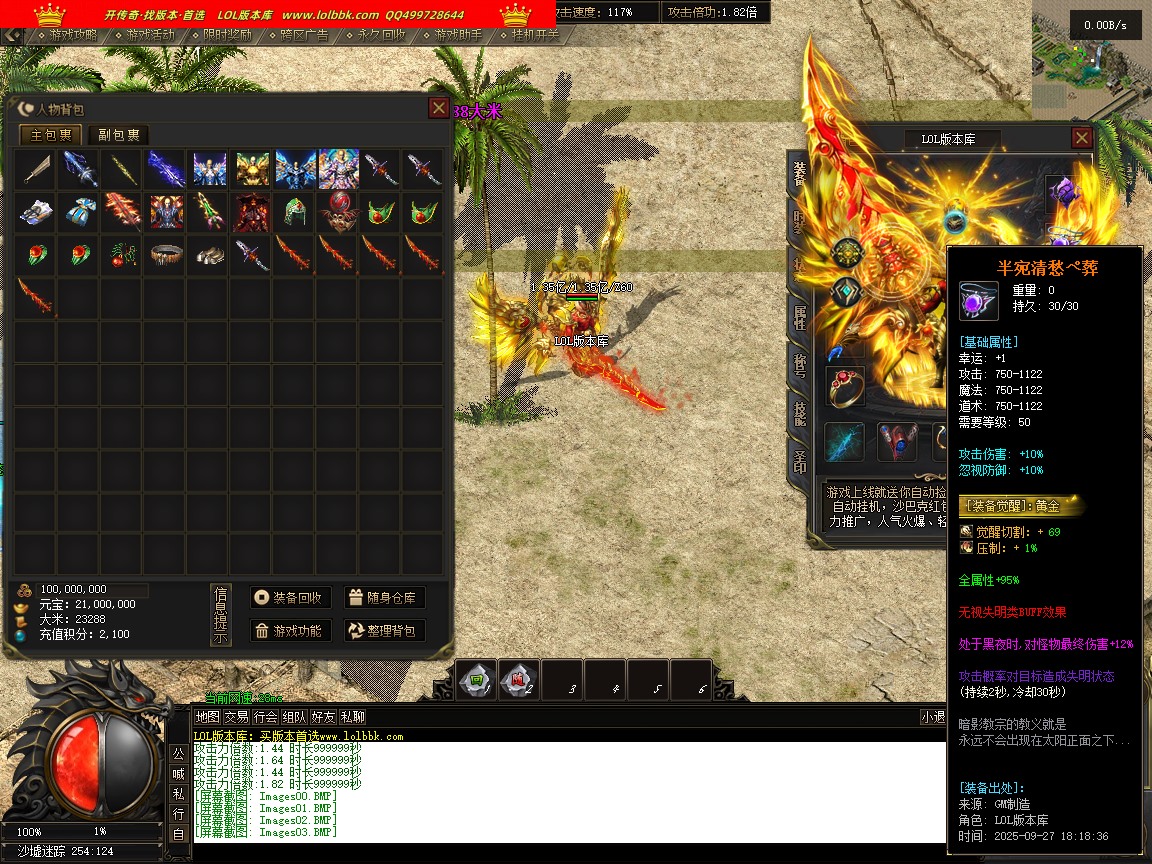Image resolution: width=1152 pixels, height=864 pixels.
Task: Click the 游戏功能 game functions button
Action: [290, 631]
